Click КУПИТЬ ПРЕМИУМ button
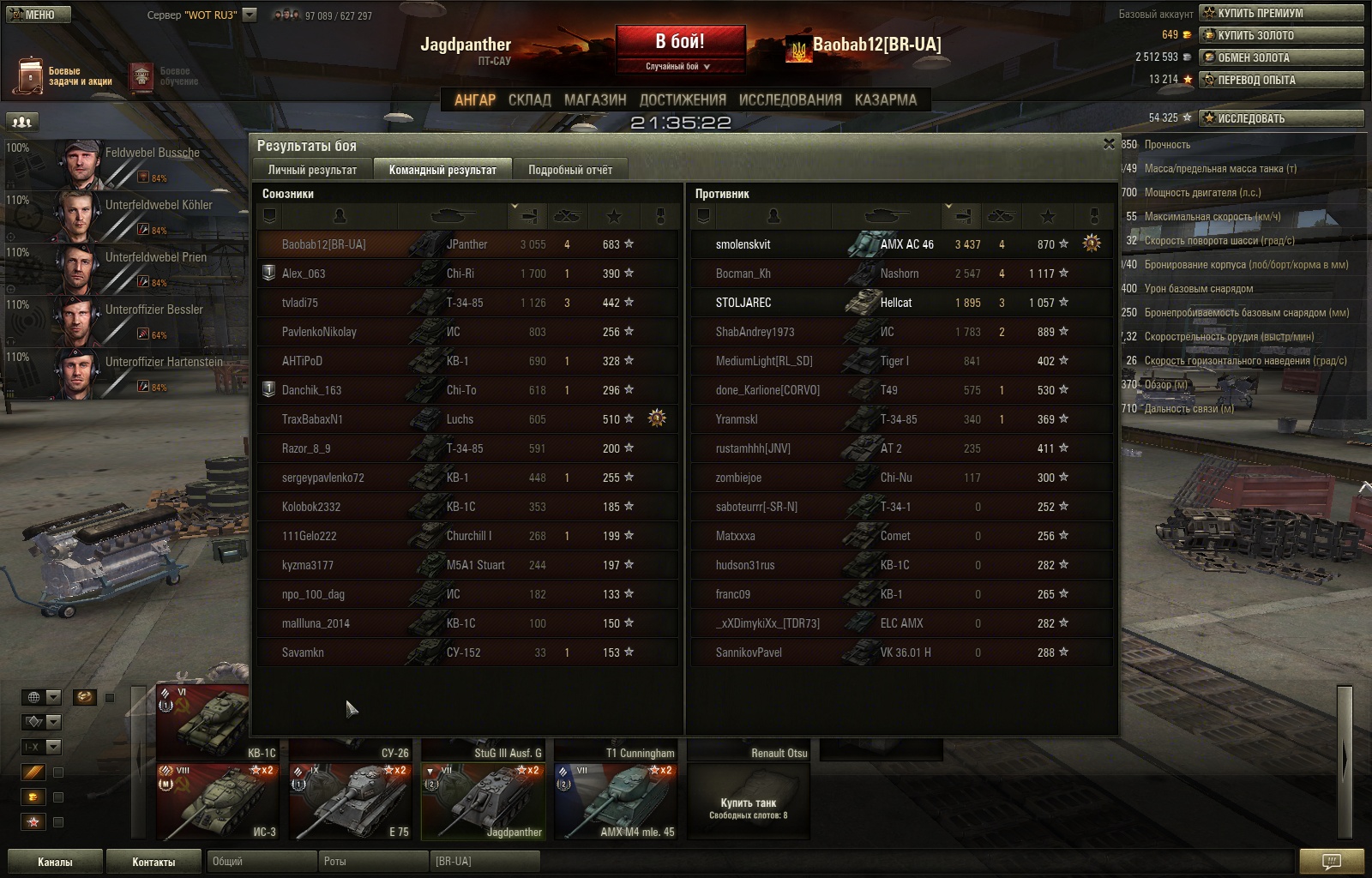Image resolution: width=1372 pixels, height=878 pixels. point(1281,13)
